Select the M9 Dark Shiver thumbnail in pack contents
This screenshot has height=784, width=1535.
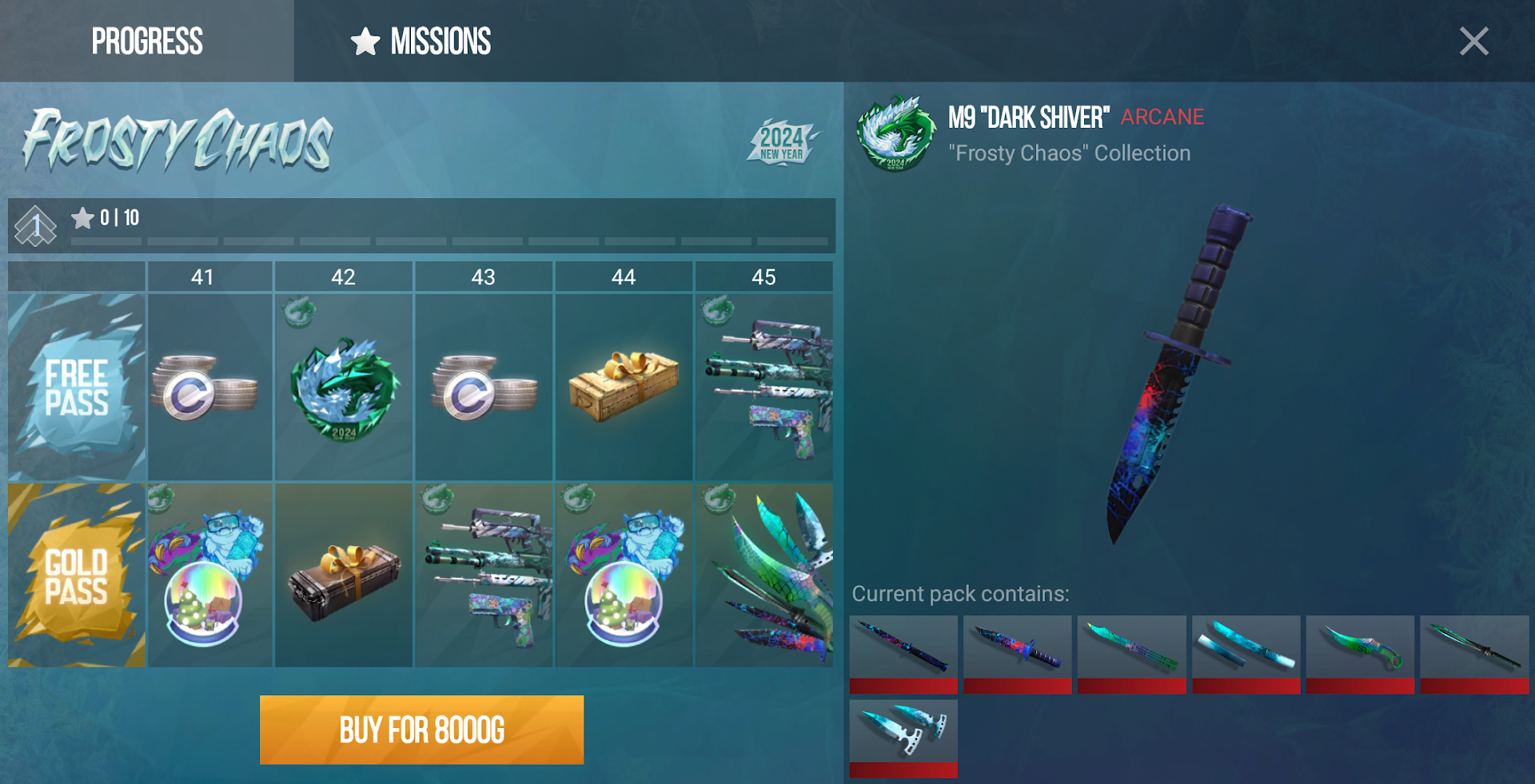click(1017, 649)
